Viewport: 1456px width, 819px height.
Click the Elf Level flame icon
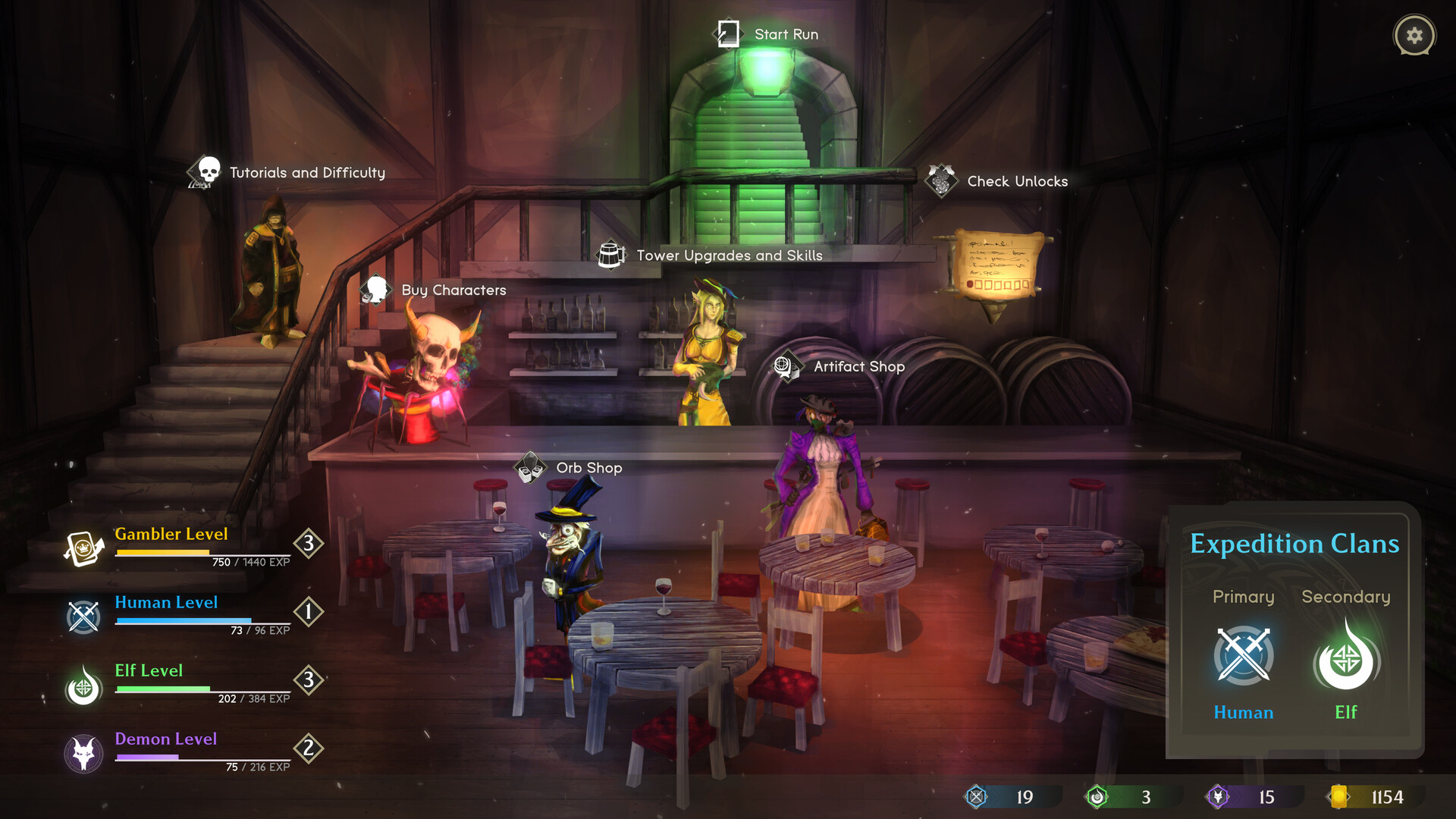(83, 686)
